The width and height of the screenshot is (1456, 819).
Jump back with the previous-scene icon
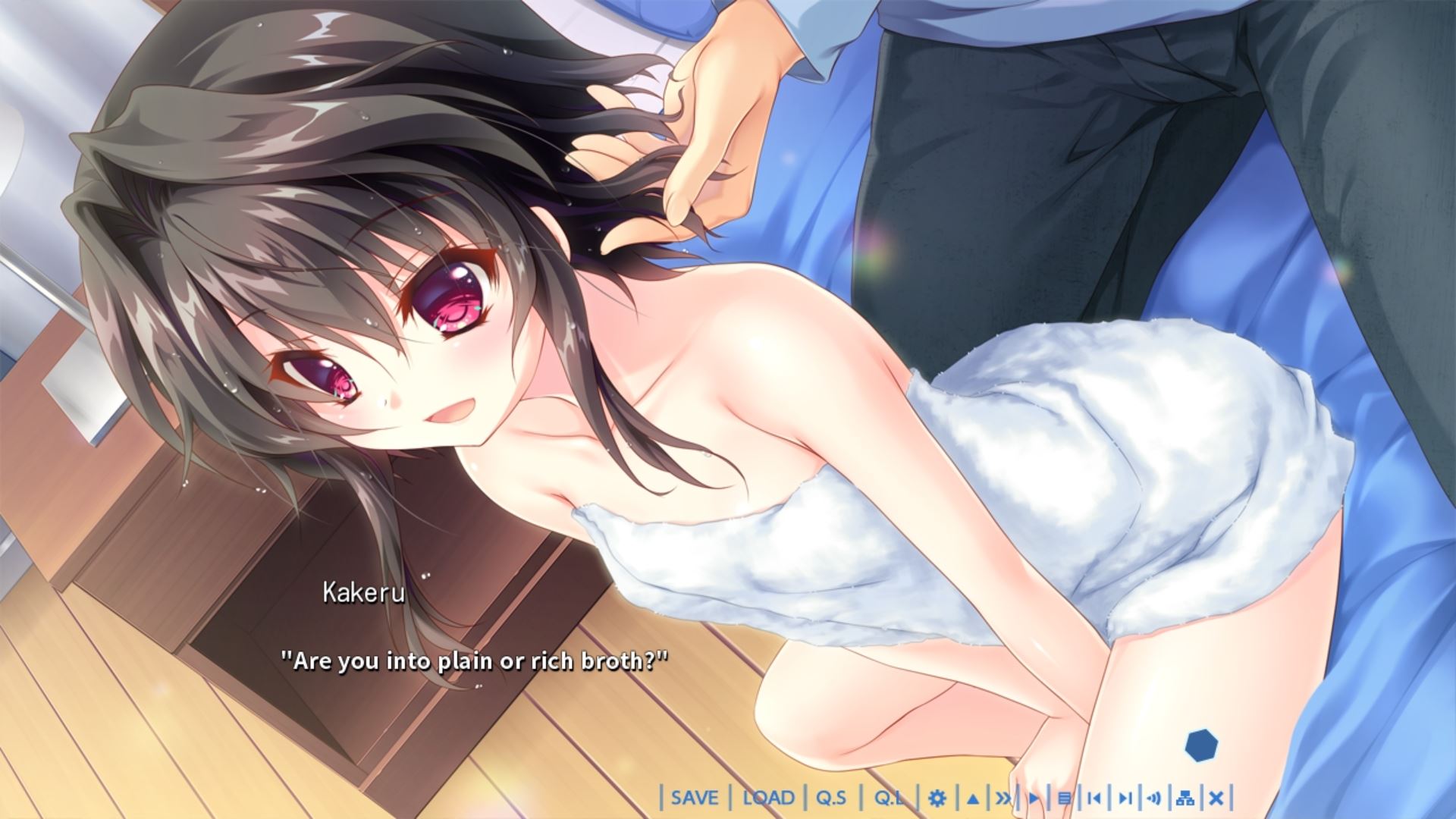(x=1094, y=799)
